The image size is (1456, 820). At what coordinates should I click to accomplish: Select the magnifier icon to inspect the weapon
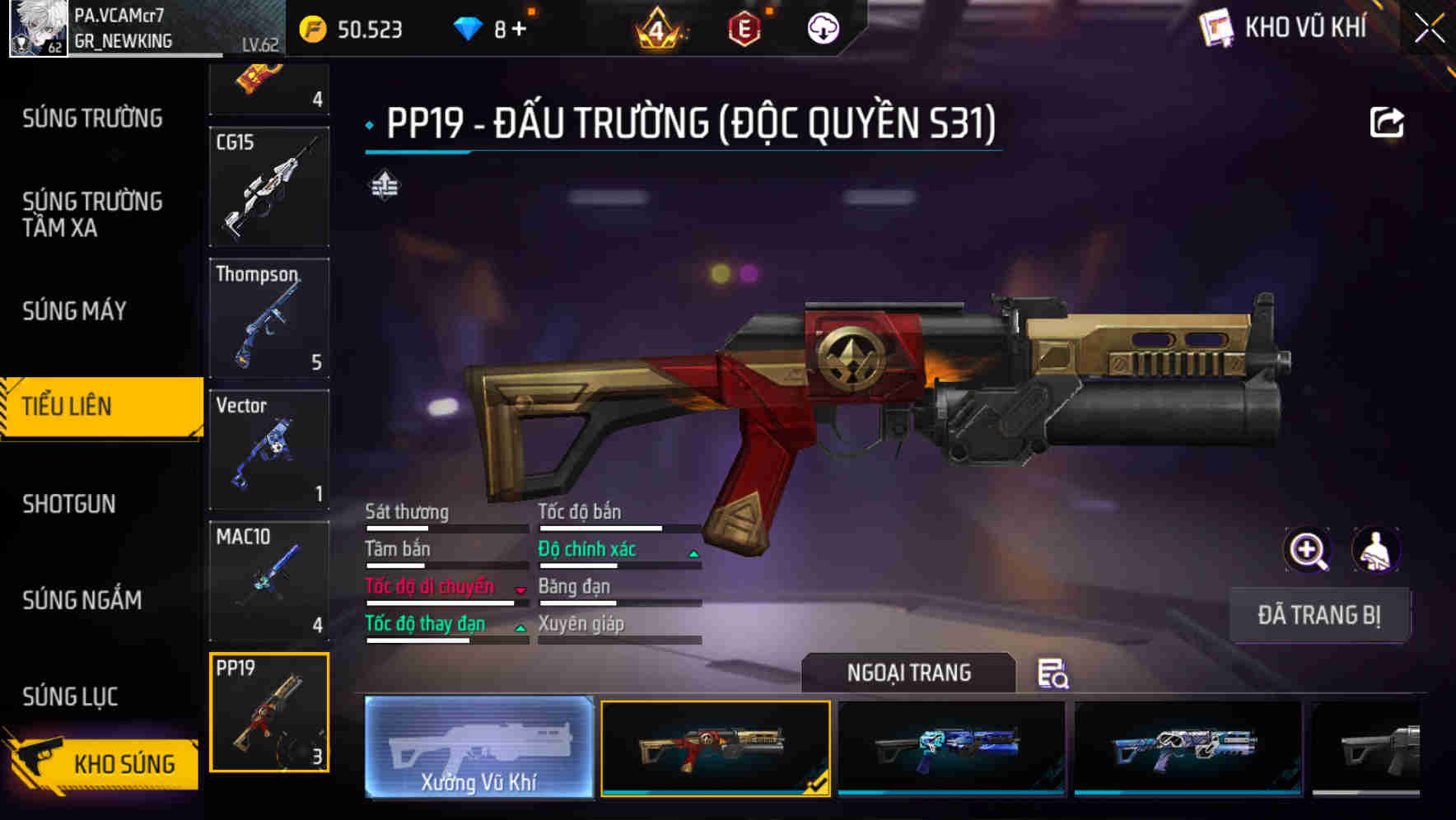pos(1309,550)
